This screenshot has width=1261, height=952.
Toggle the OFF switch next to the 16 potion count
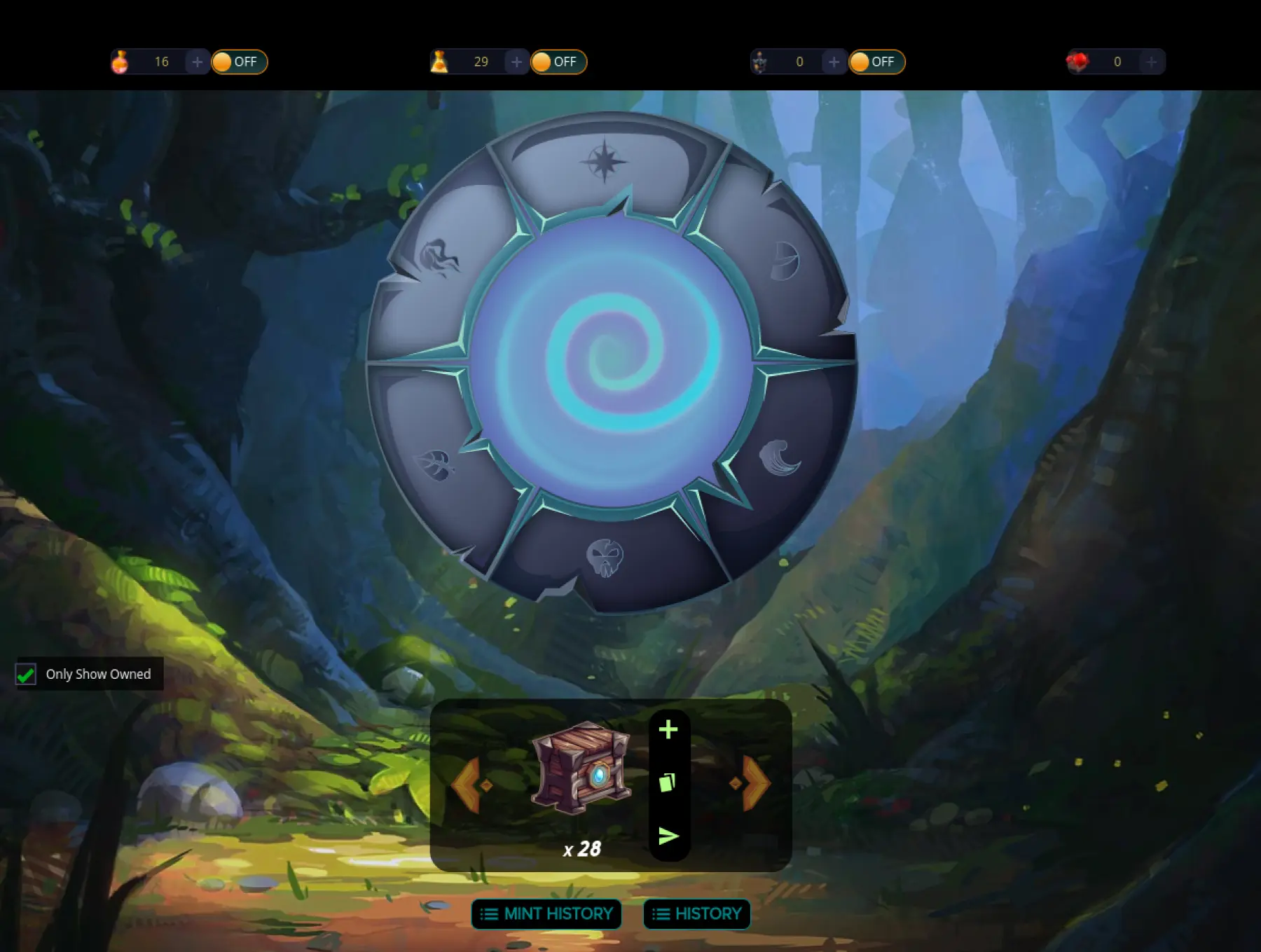coord(239,62)
